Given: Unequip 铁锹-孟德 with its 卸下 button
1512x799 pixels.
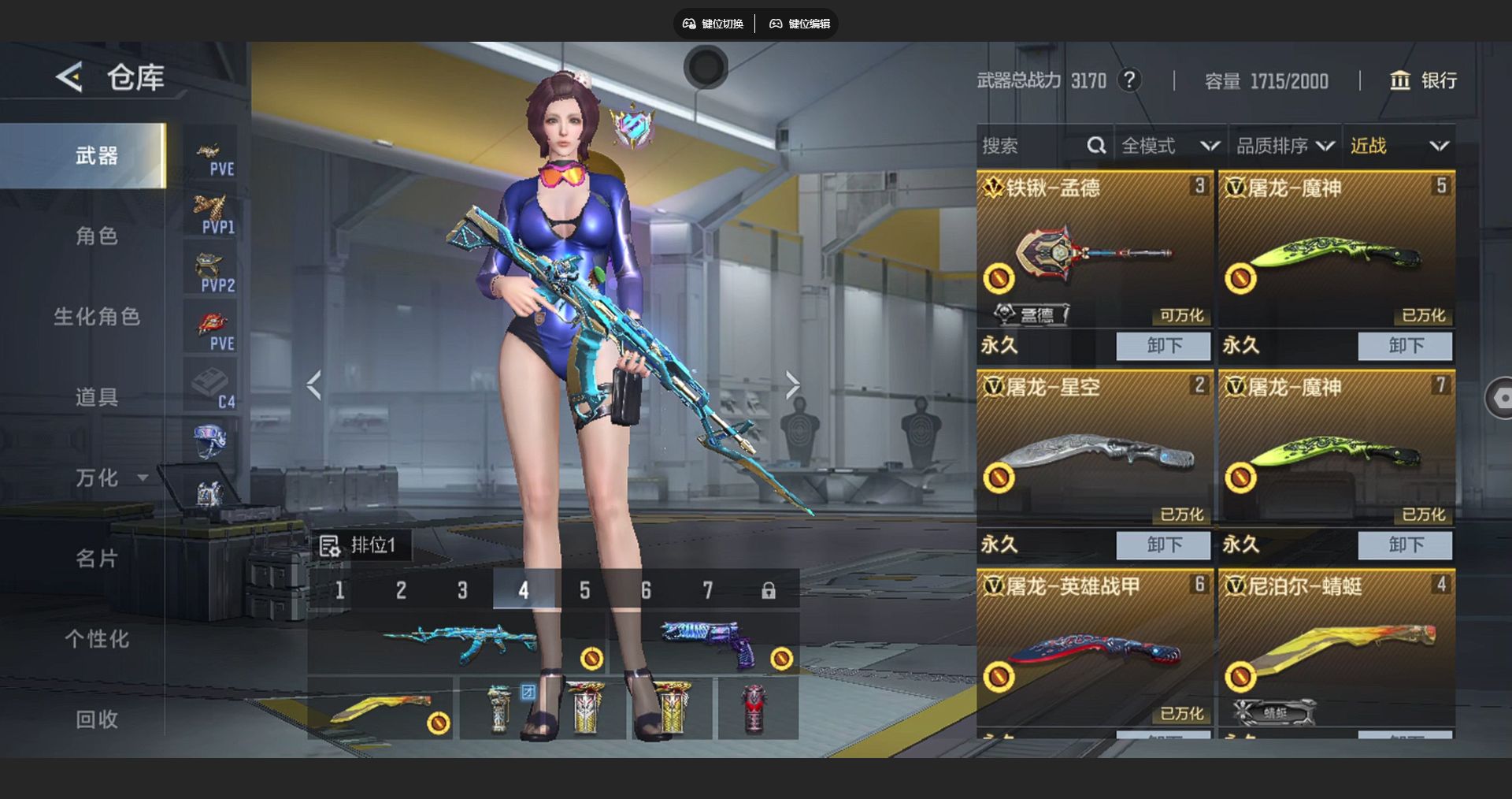Looking at the screenshot, I should (x=1163, y=346).
